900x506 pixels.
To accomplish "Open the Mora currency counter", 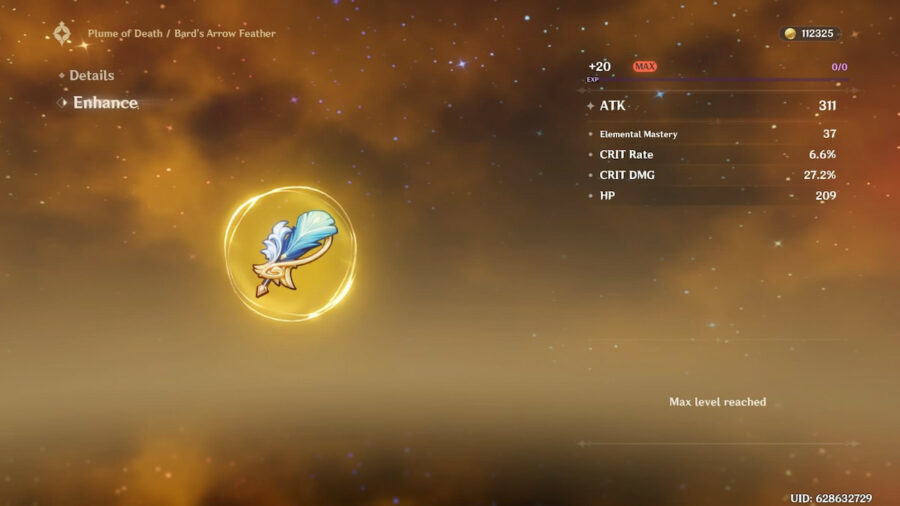I will tap(810, 34).
